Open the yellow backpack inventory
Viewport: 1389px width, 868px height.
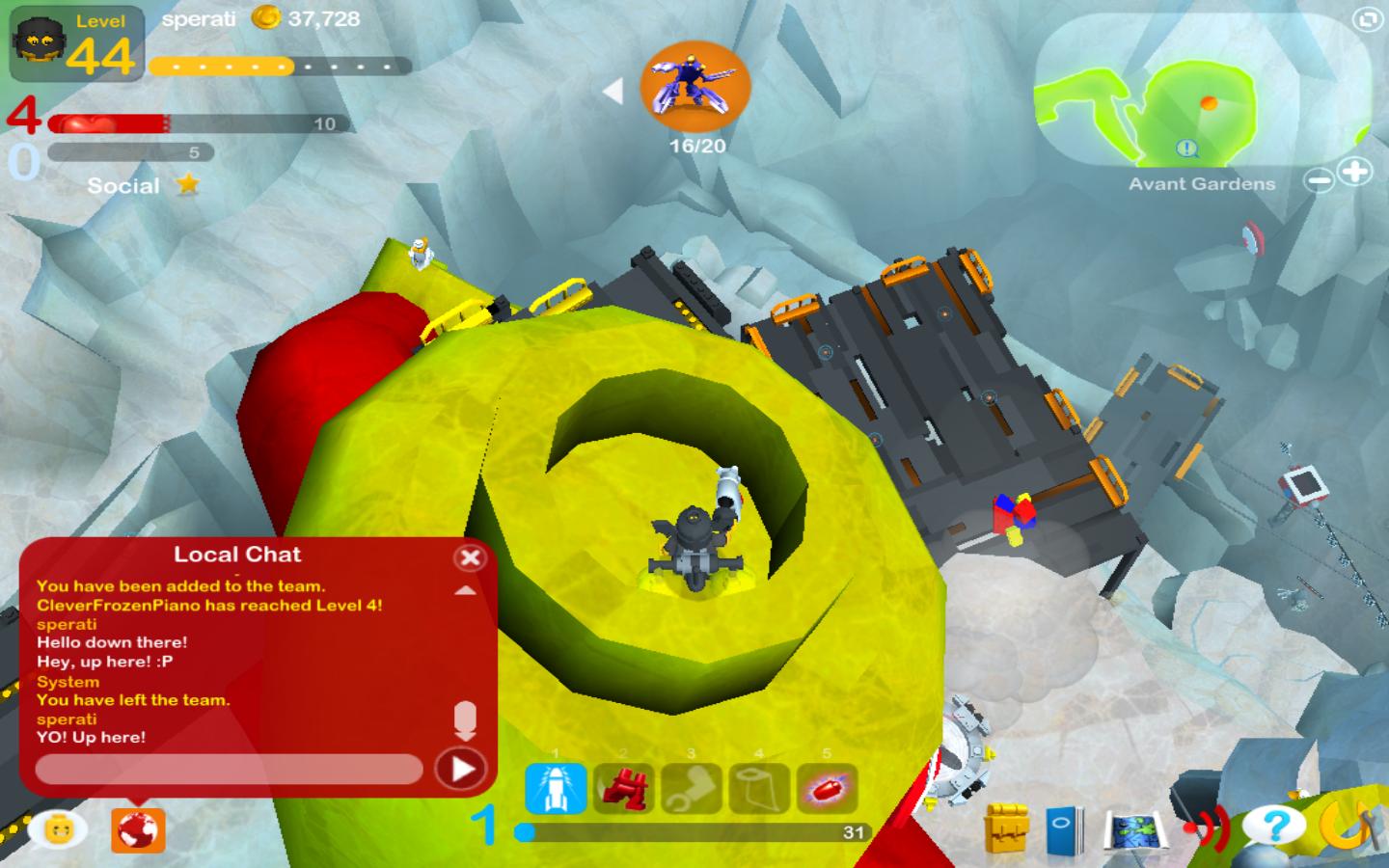click(x=1008, y=828)
